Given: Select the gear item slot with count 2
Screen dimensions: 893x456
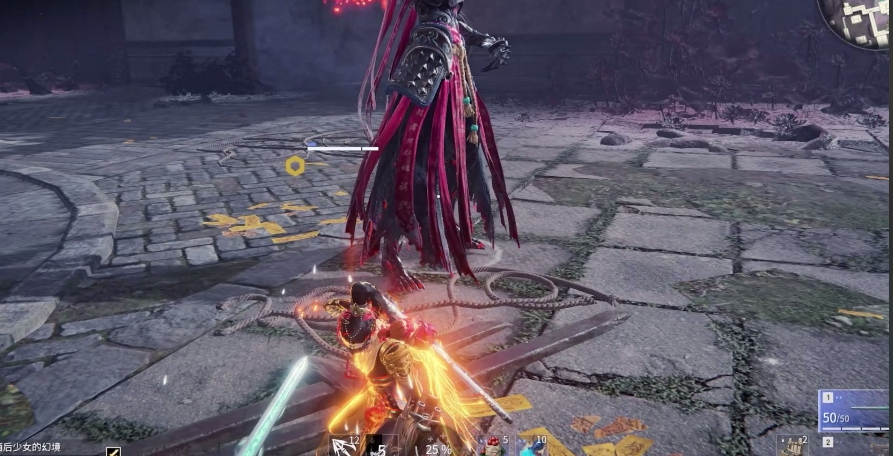Looking at the screenshot, I should [x=794, y=445].
